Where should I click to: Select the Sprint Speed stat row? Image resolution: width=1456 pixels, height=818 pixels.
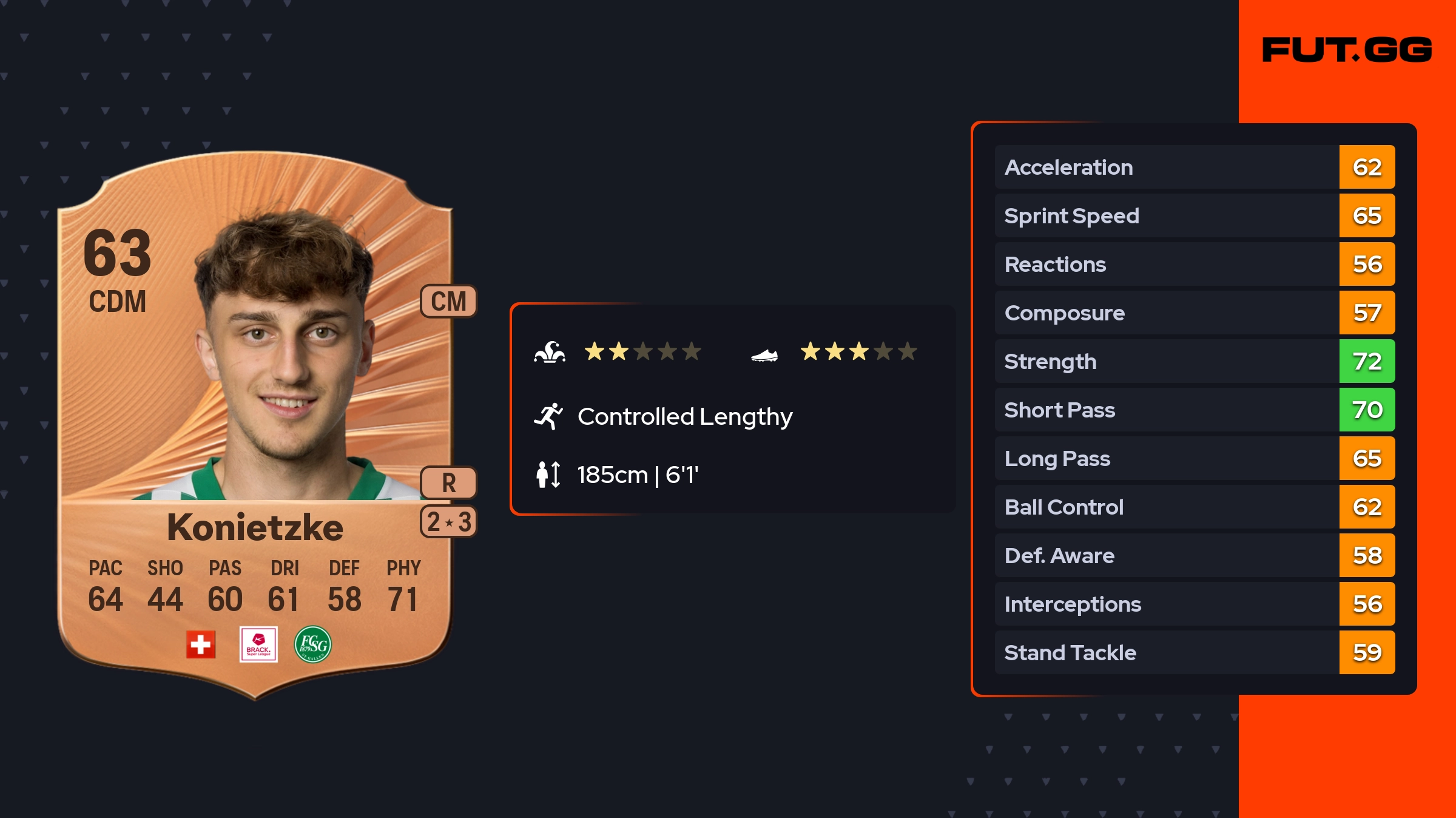tap(1194, 215)
